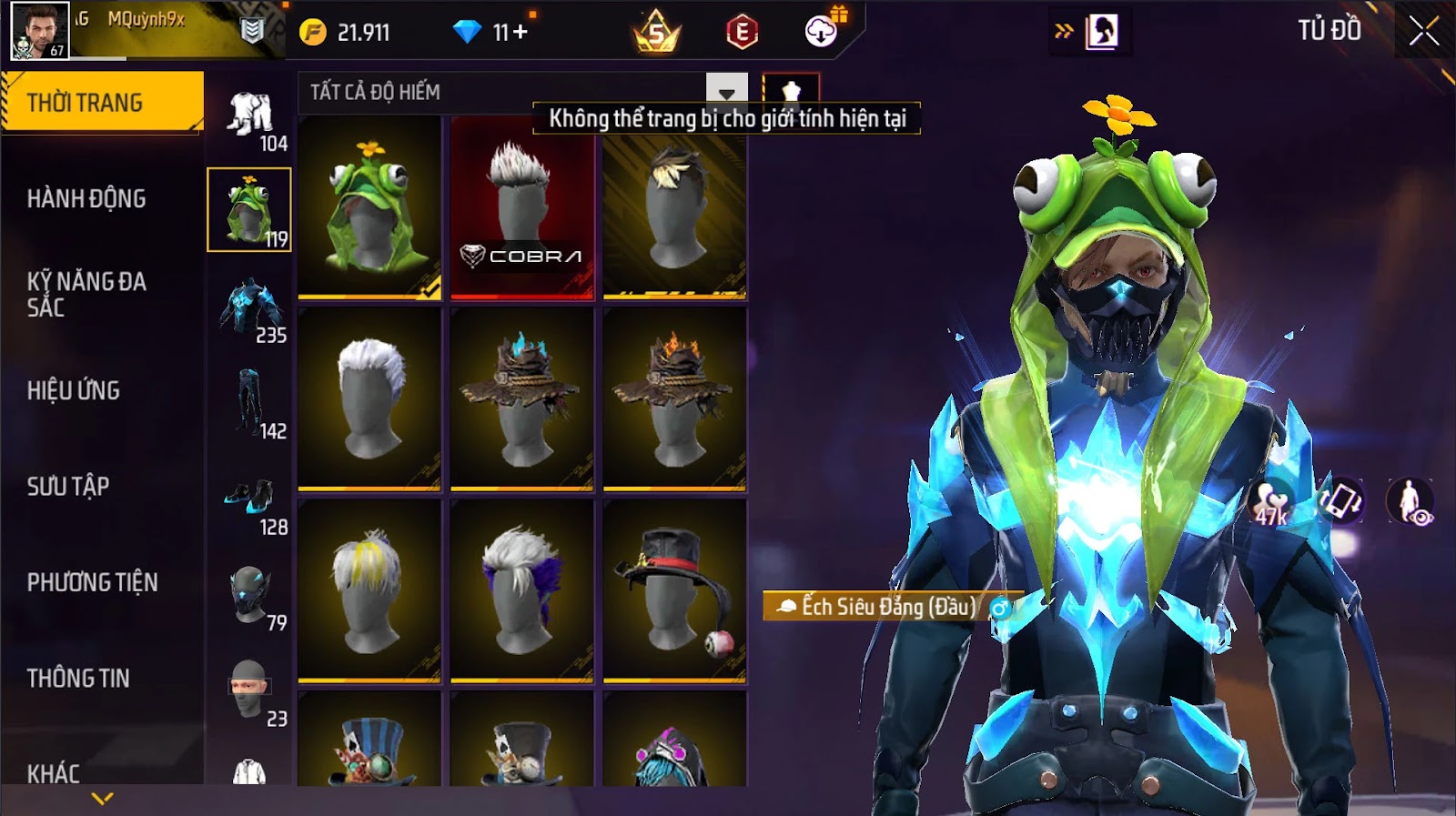Select the orange-flame scarecrow hat
This screenshot has width=1456, height=816.
(x=674, y=399)
